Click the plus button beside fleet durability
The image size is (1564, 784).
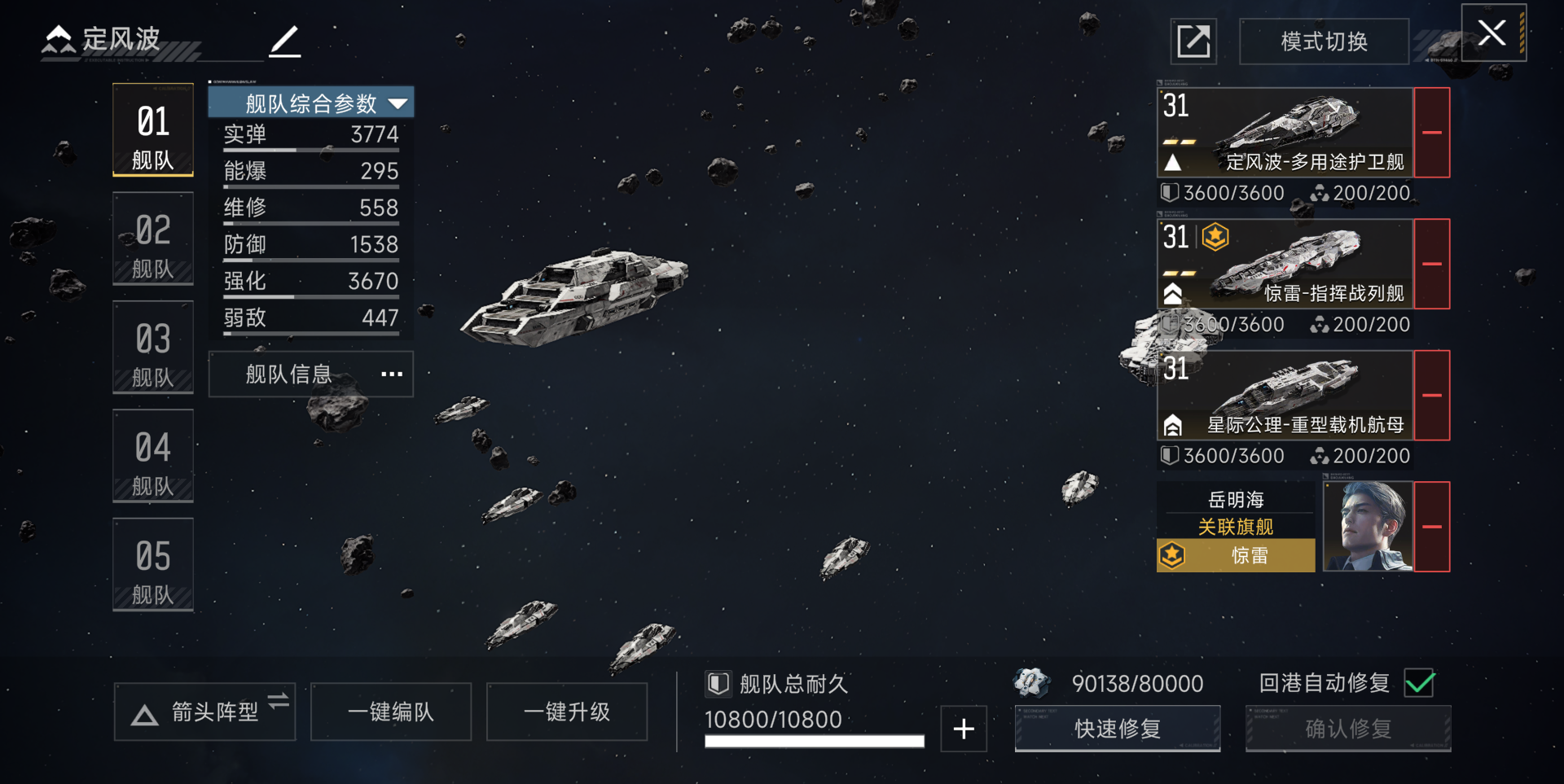click(964, 729)
